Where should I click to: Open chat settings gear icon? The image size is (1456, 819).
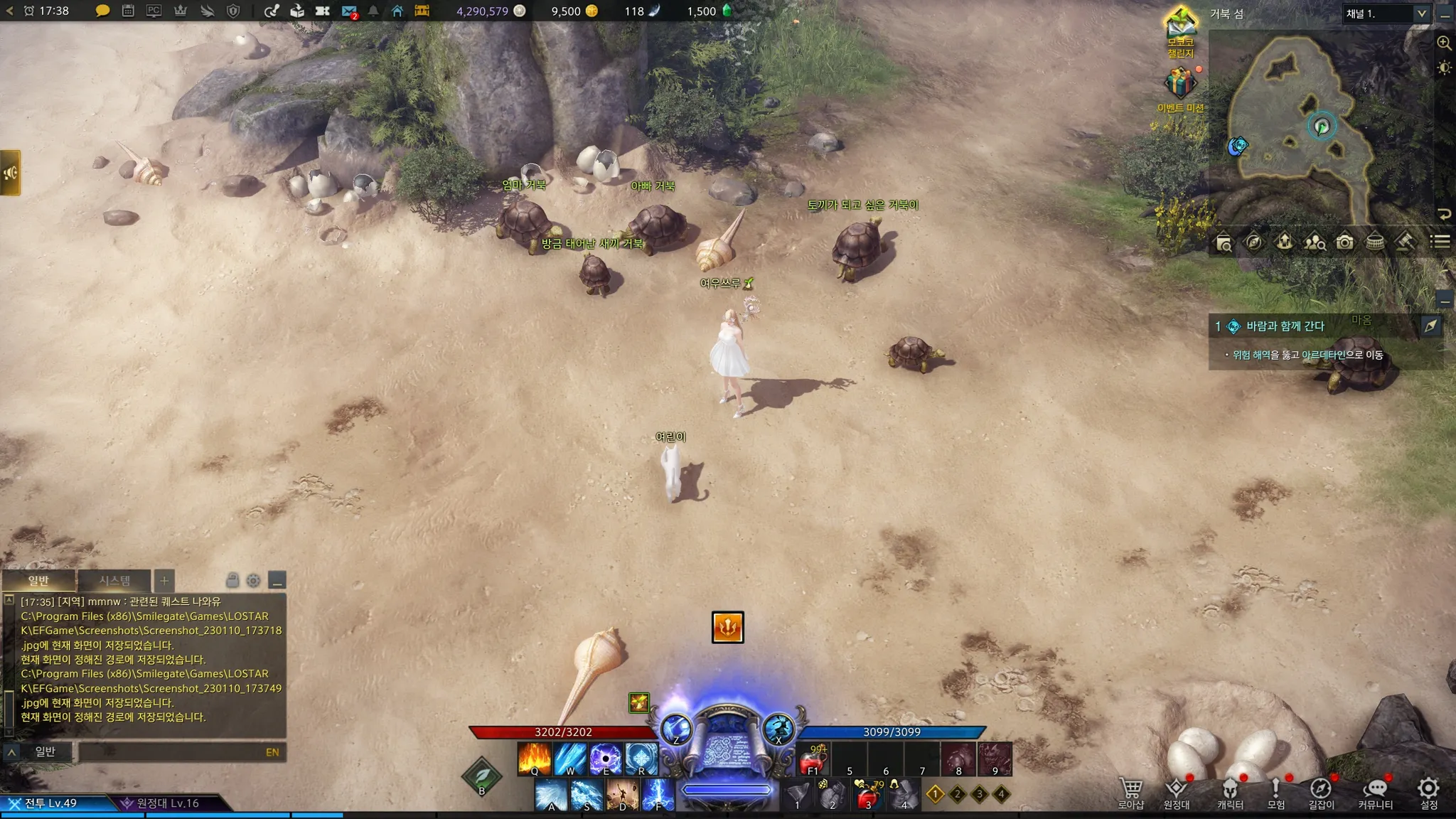(253, 581)
